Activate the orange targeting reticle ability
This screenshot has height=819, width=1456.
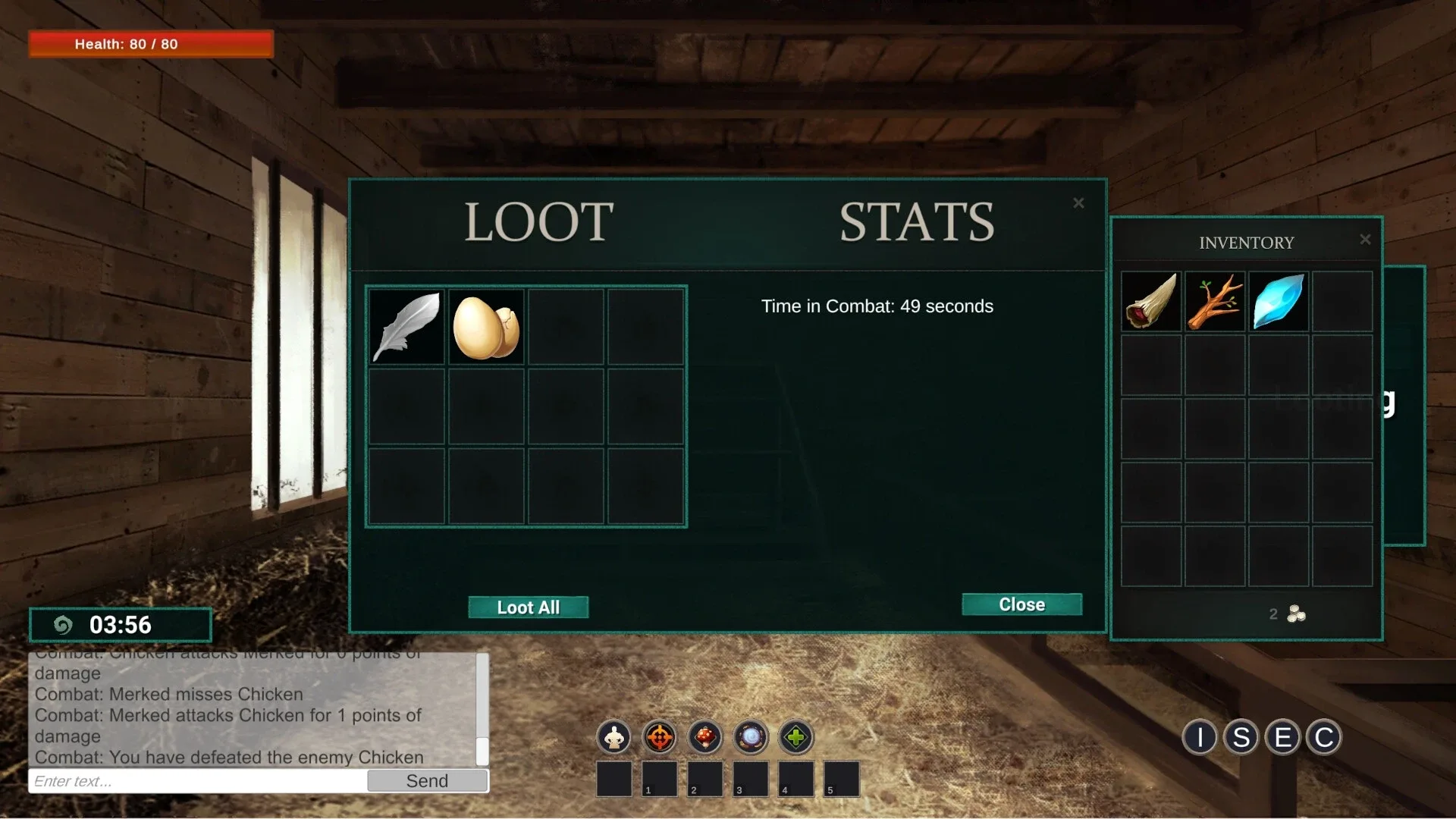click(659, 736)
